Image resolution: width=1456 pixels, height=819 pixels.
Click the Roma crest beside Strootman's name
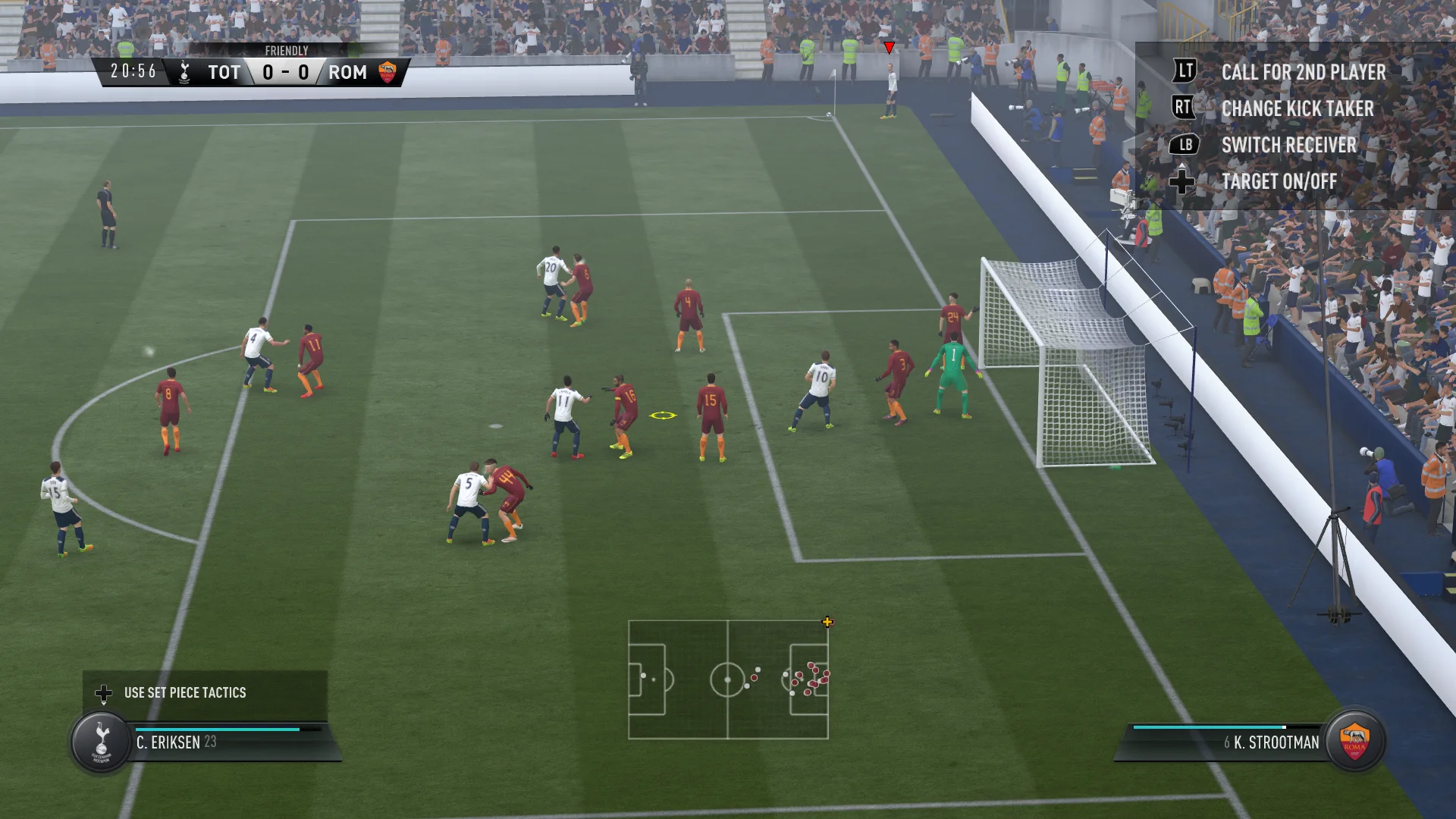pyautogui.click(x=1354, y=740)
